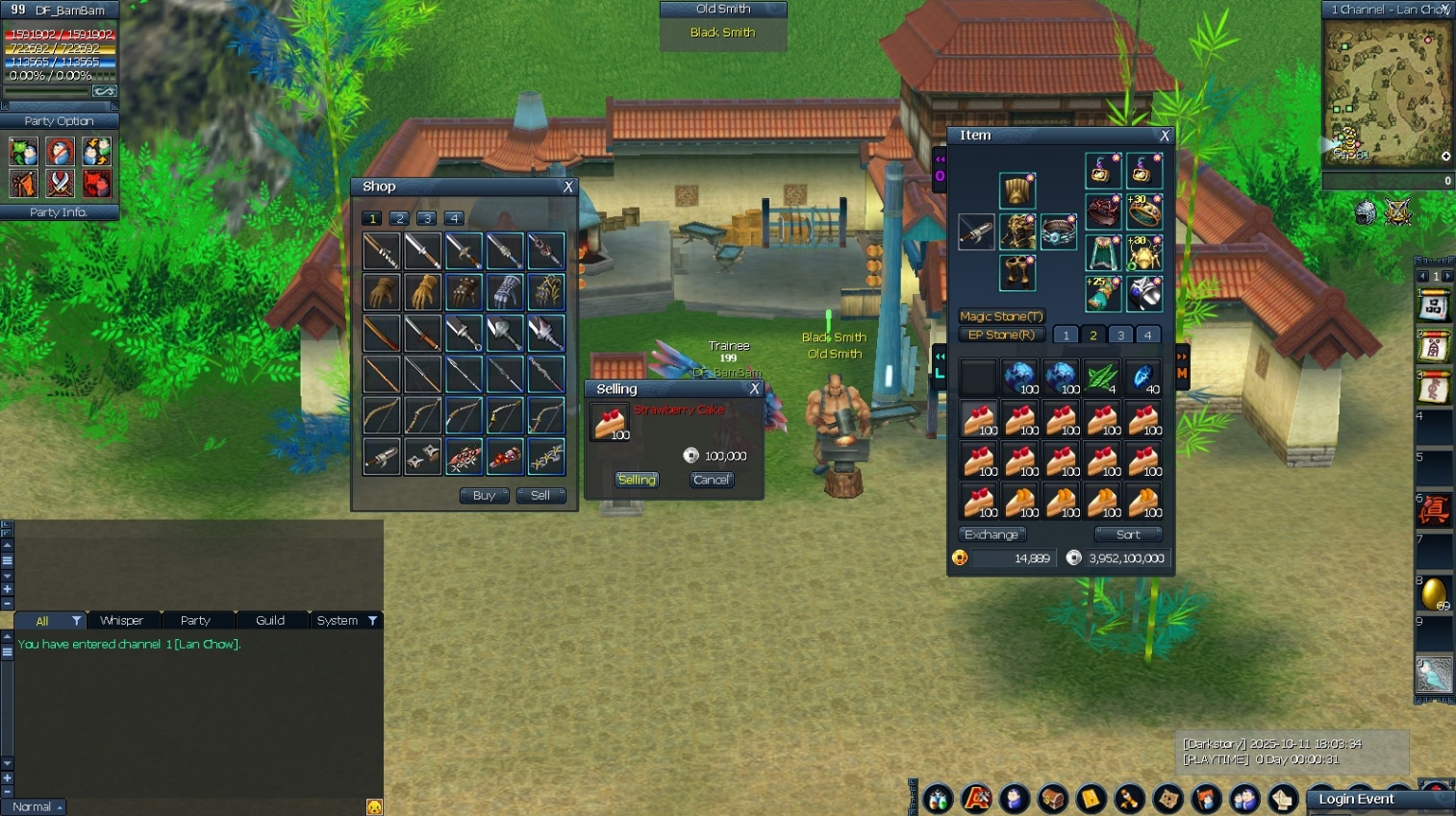The image size is (1456, 816).
Task: Show the Whisper chat tab
Action: (x=122, y=621)
